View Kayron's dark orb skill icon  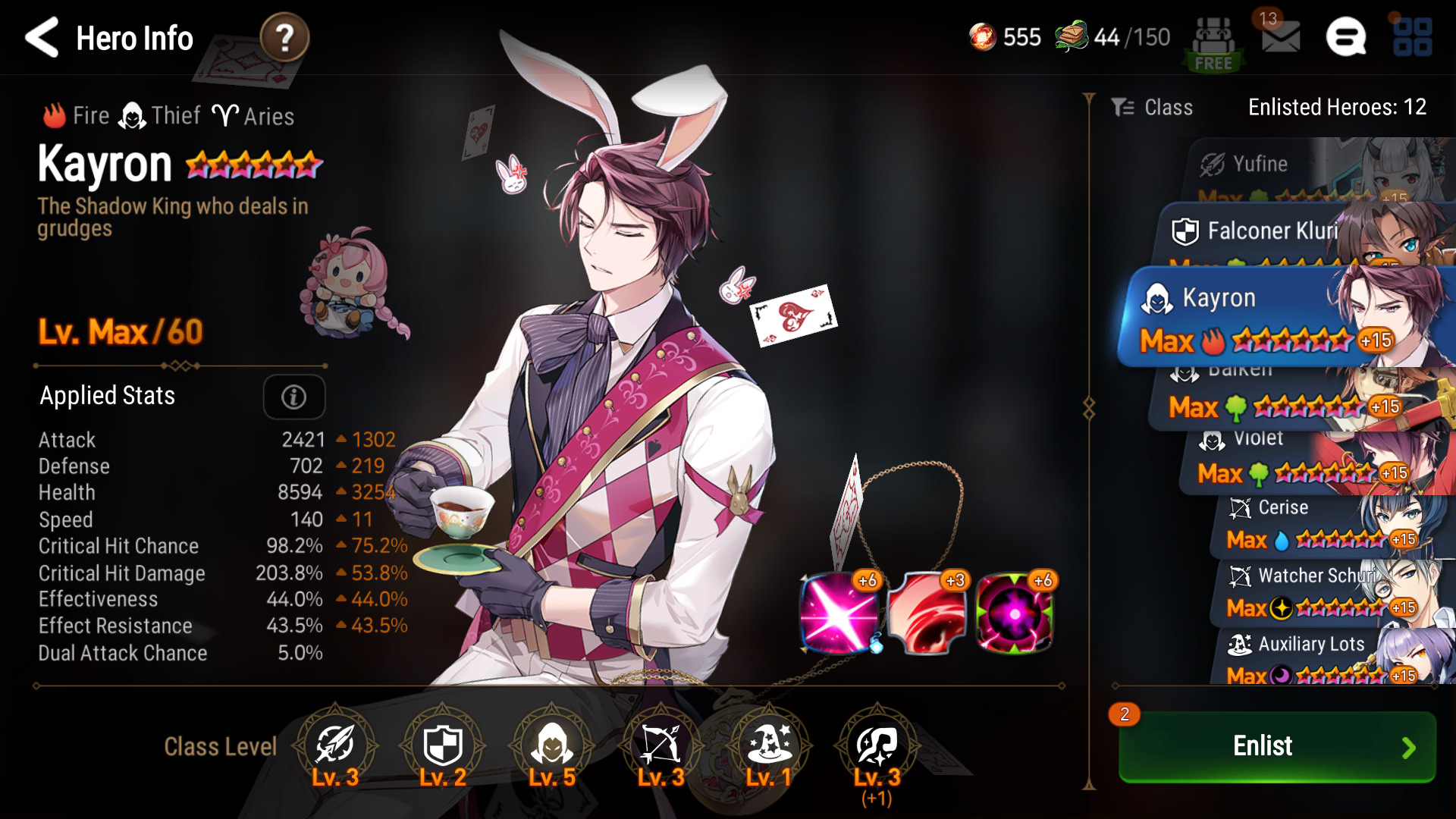point(1015,613)
